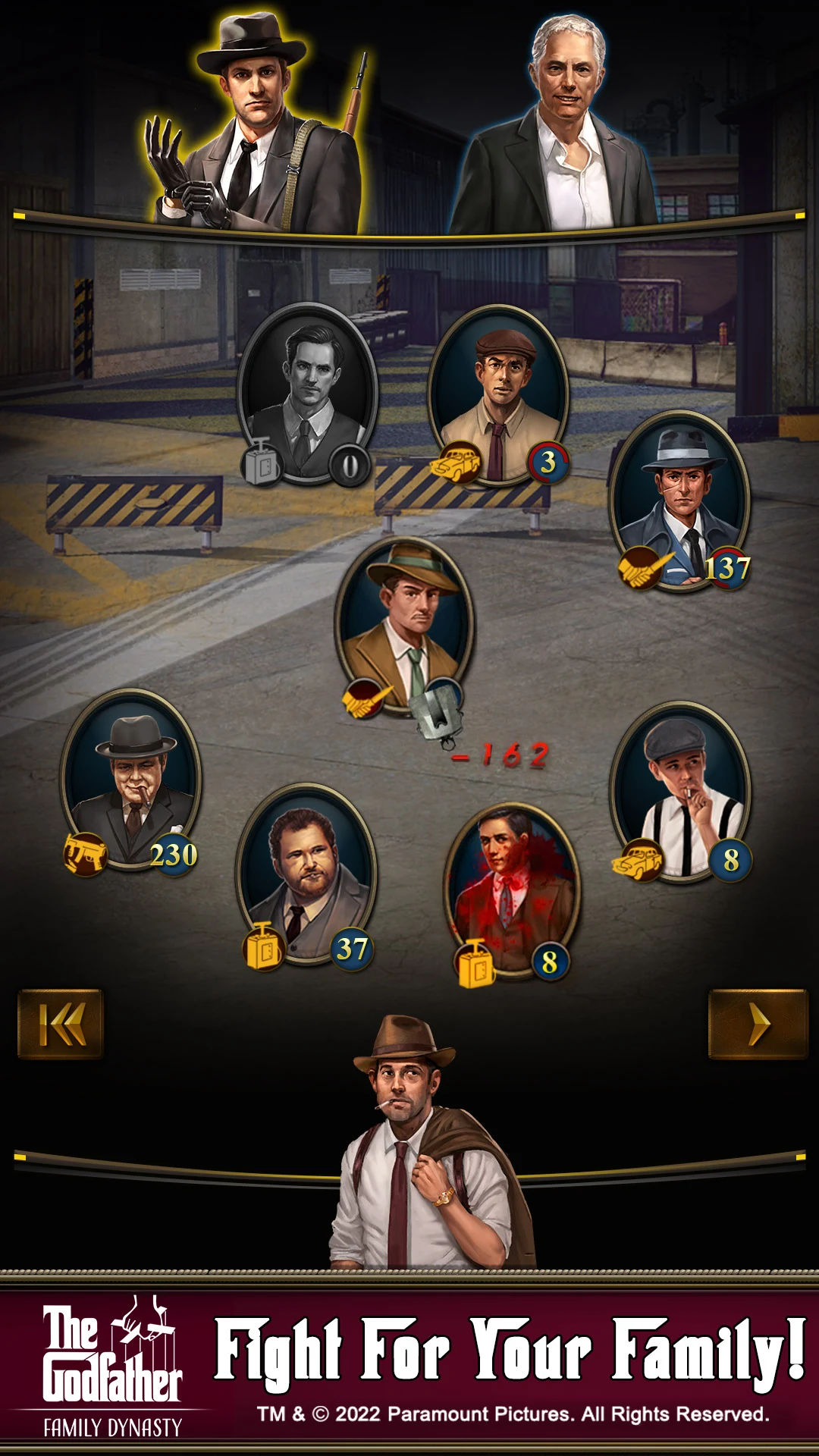The width and height of the screenshot is (819, 1456).
Task: Select the flat cap mobster with 3
Action: point(498,394)
